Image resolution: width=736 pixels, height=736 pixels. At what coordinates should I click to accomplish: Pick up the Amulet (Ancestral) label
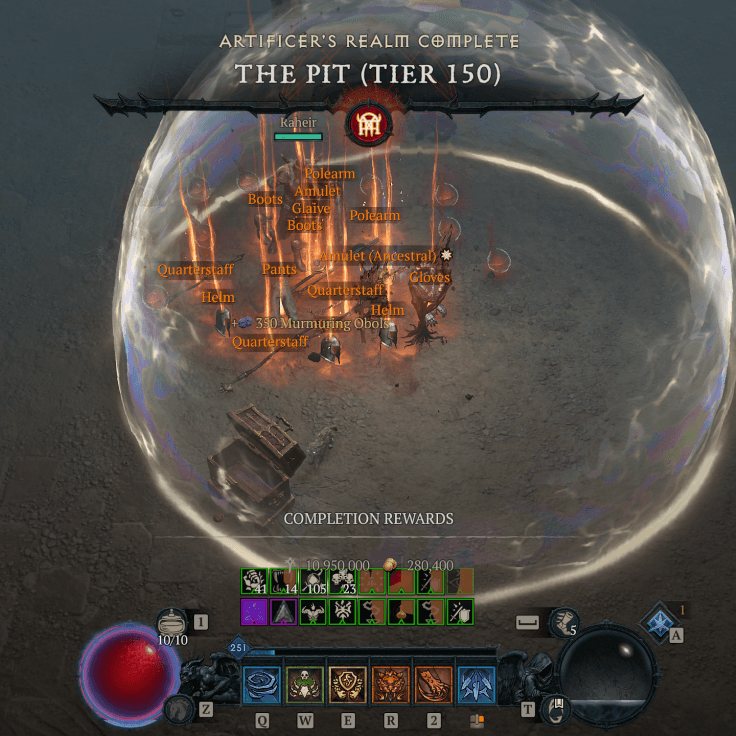pyautogui.click(x=378, y=257)
